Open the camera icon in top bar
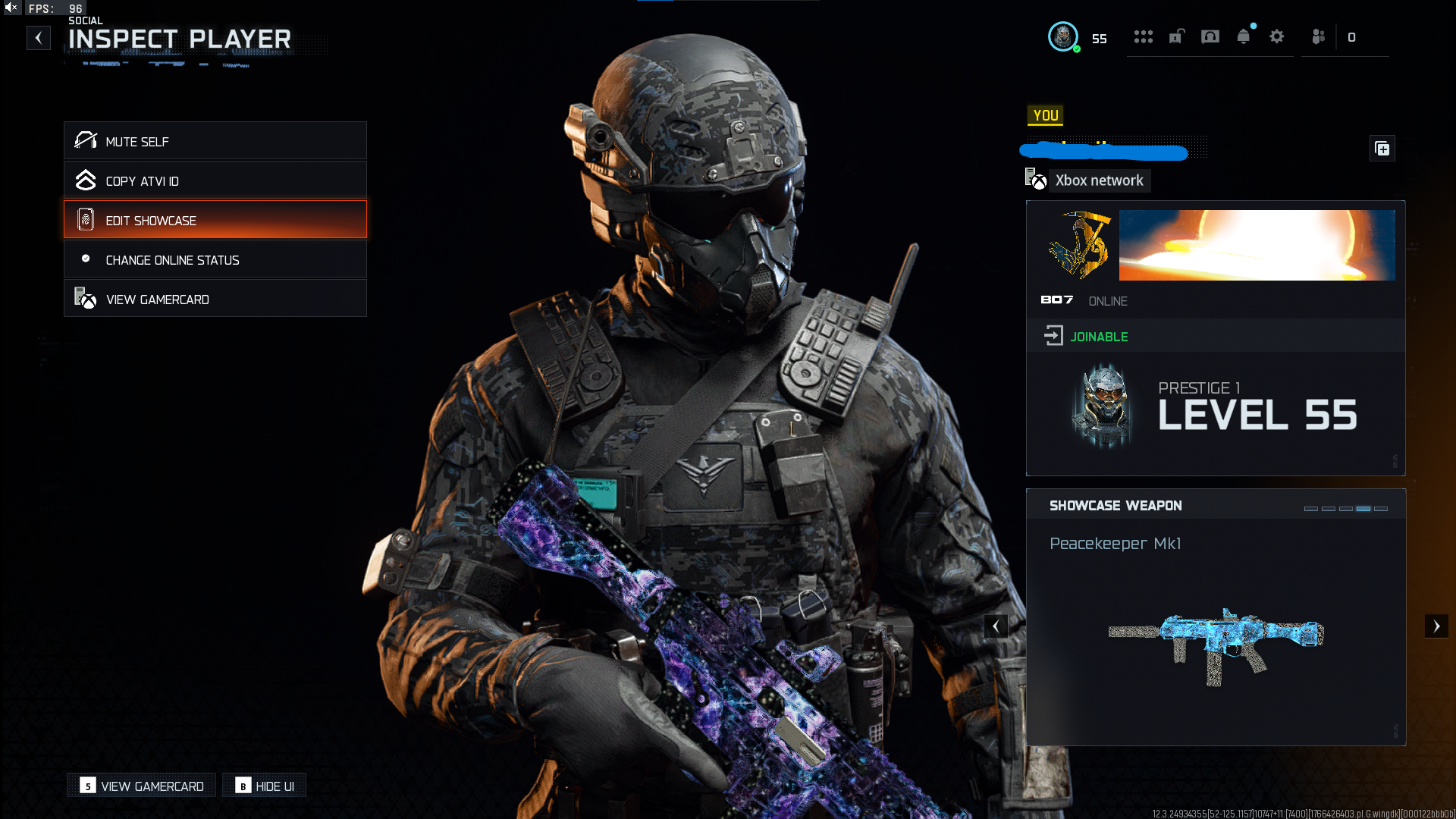Screen dimensions: 1456x819 pyautogui.click(x=1210, y=36)
